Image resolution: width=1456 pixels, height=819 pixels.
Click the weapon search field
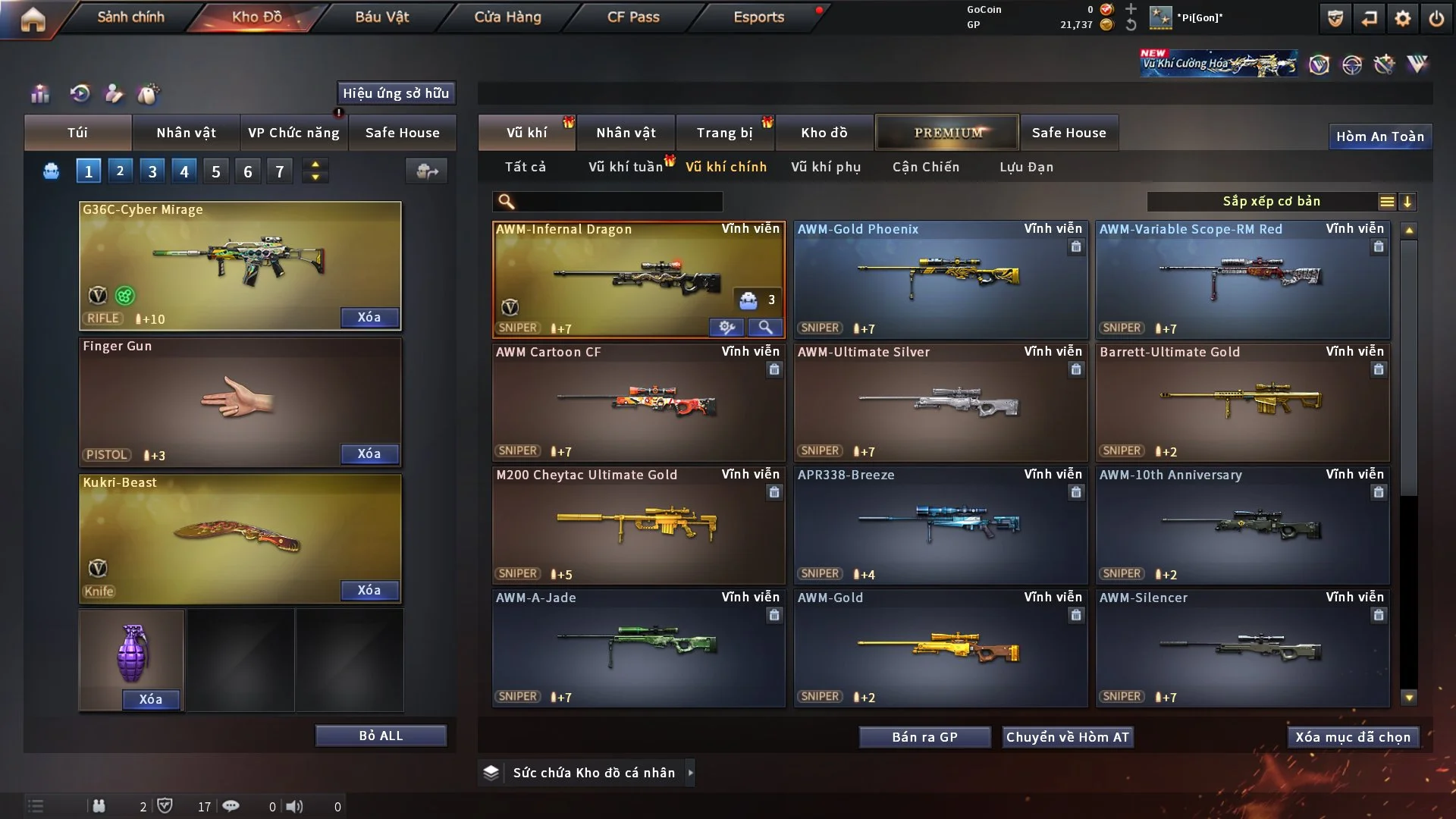[618, 202]
